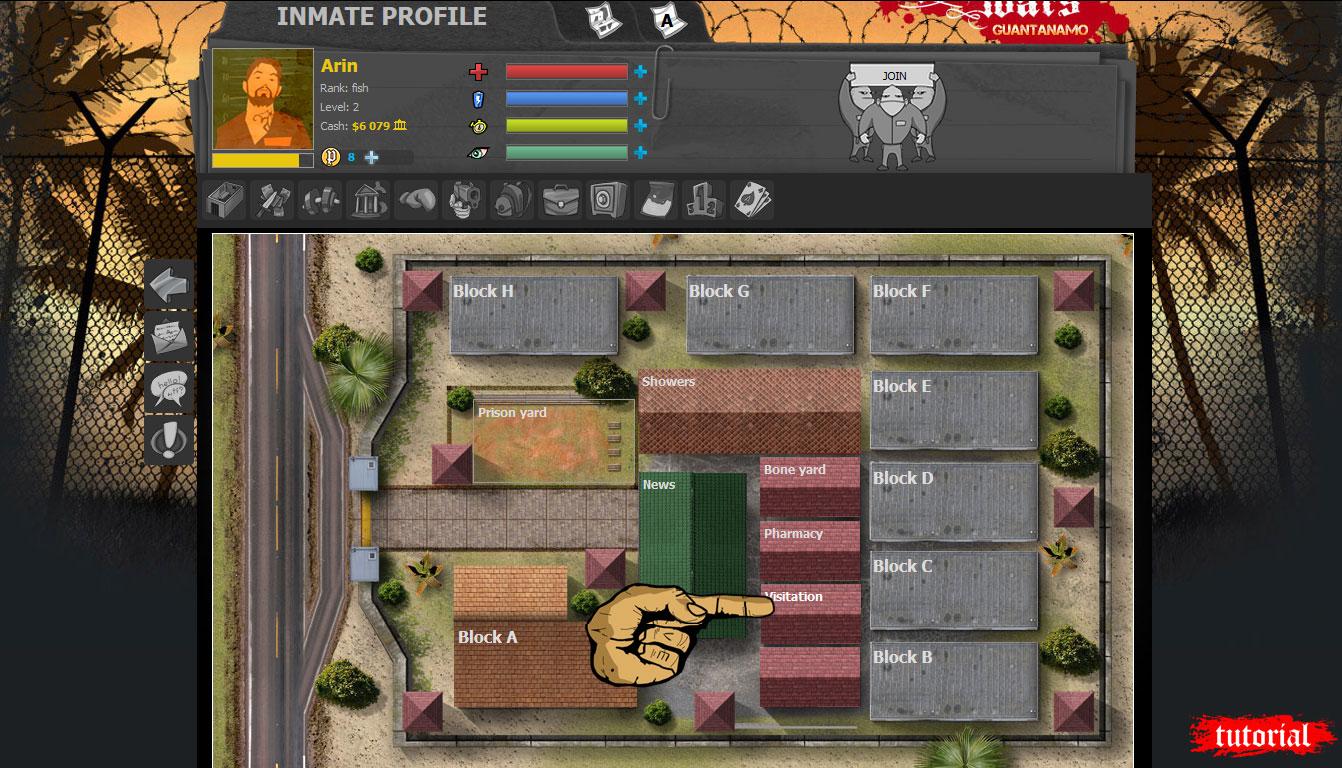Click the hello chat bubble icon
The height and width of the screenshot is (768, 1342).
click(x=168, y=388)
